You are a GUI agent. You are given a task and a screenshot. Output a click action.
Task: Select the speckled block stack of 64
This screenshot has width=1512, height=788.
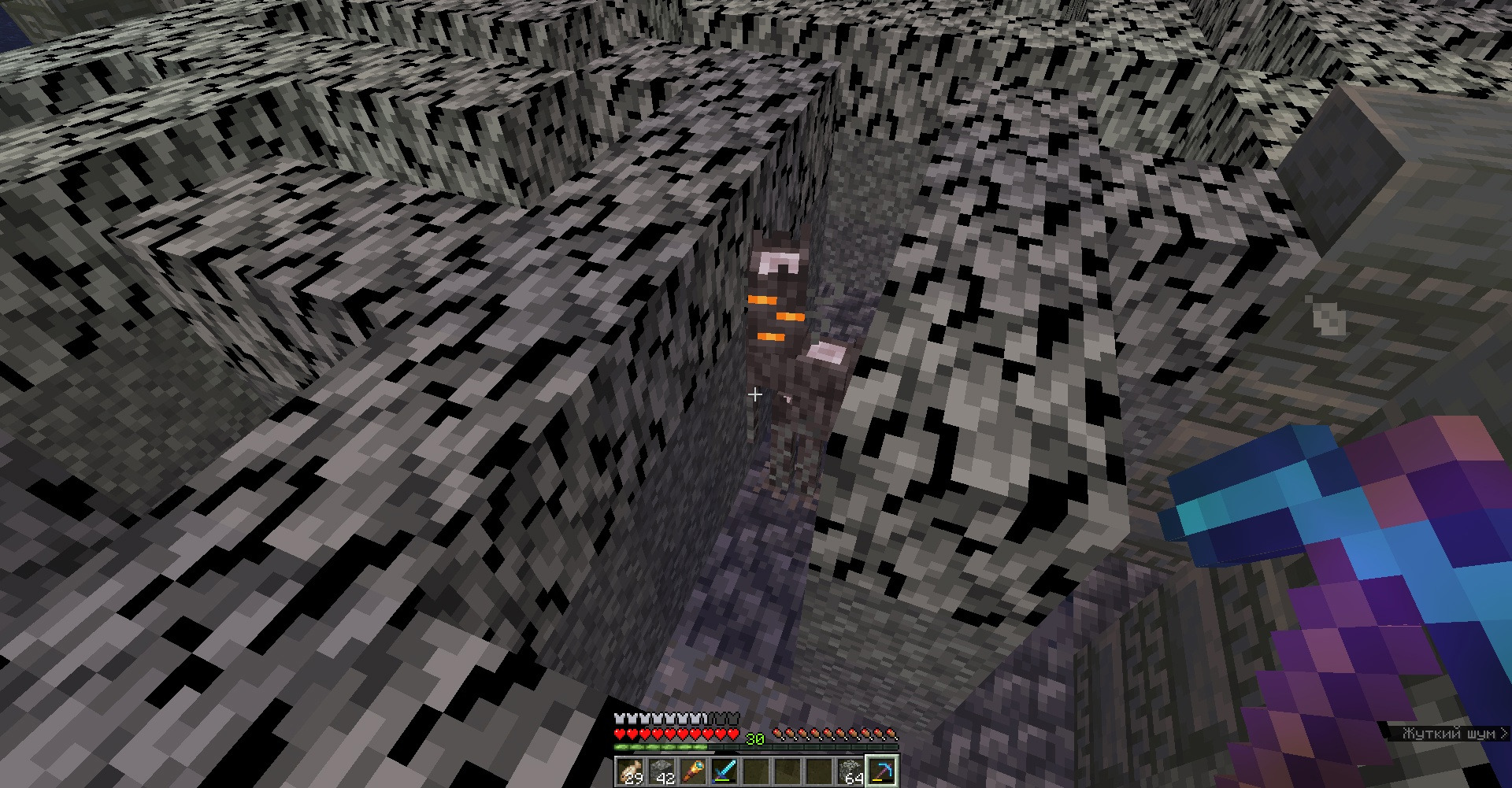coord(850,771)
